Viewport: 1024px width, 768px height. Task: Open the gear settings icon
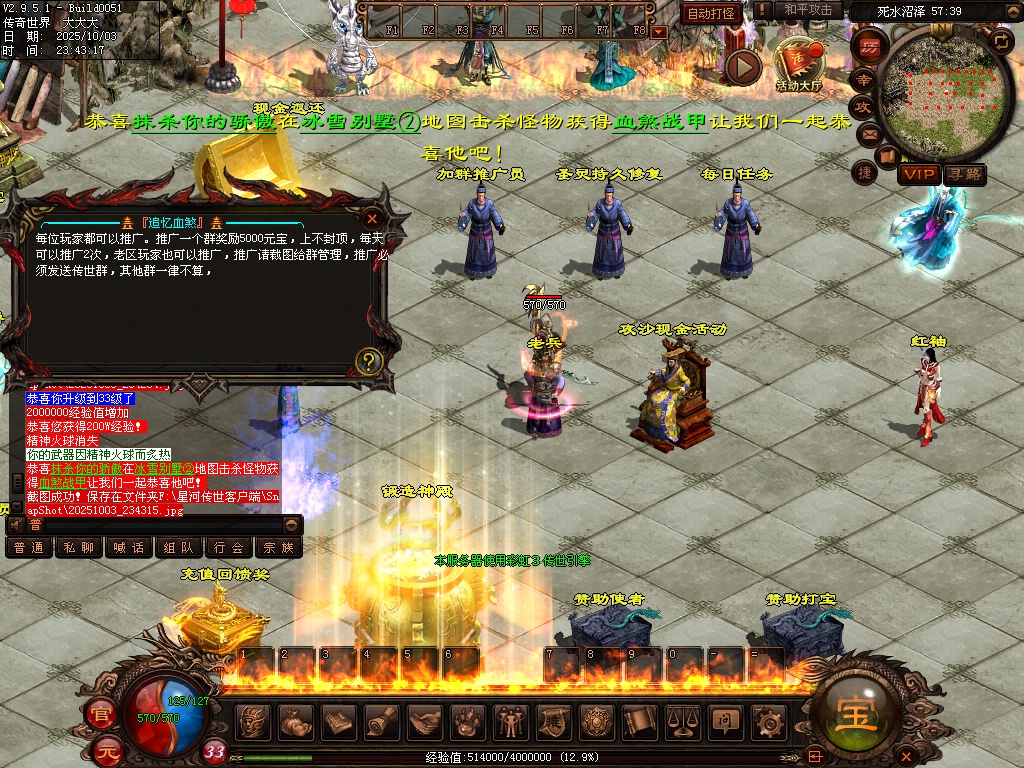pyautogui.click(x=767, y=720)
